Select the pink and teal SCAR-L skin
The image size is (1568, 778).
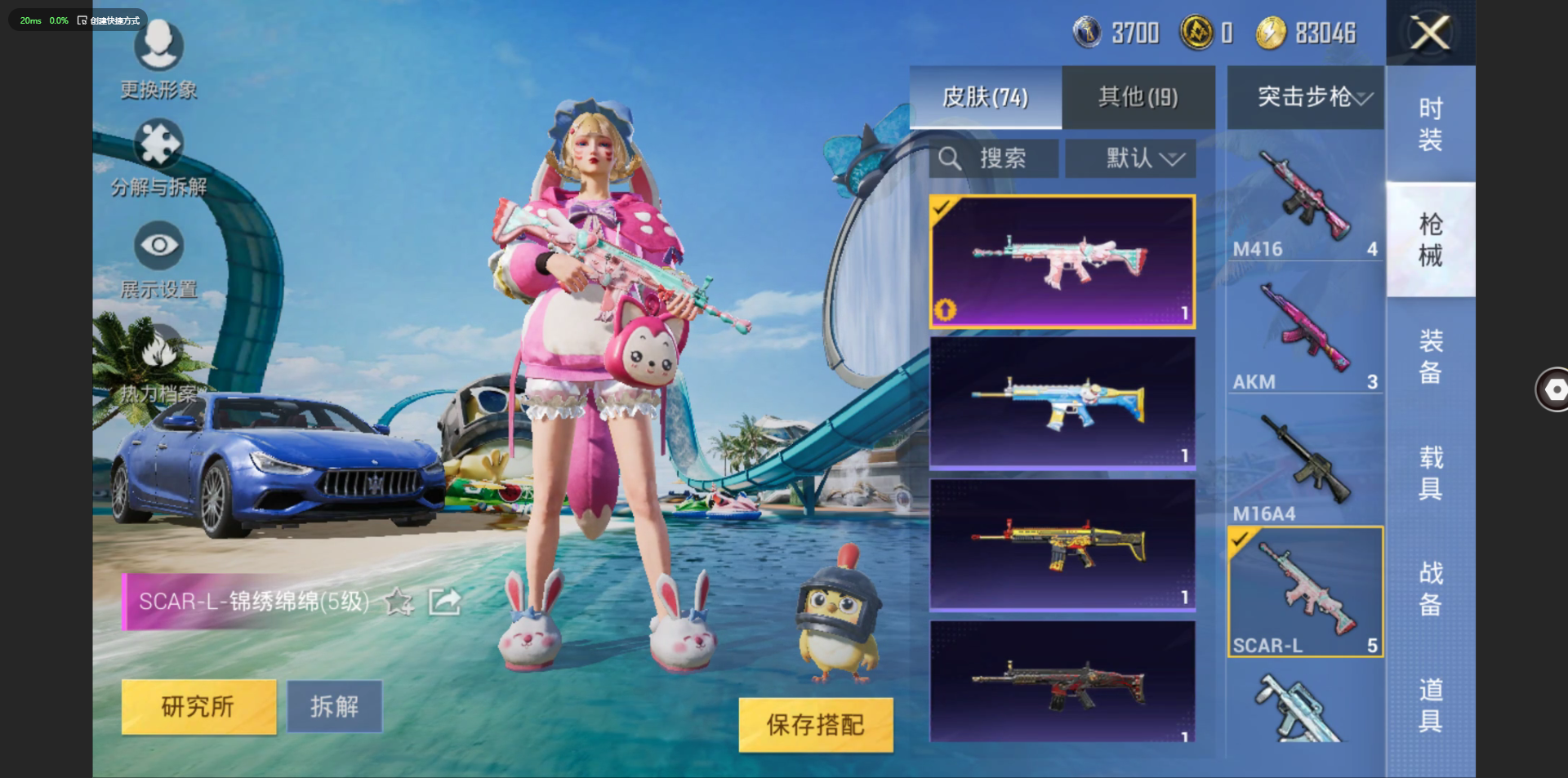pos(1062,261)
